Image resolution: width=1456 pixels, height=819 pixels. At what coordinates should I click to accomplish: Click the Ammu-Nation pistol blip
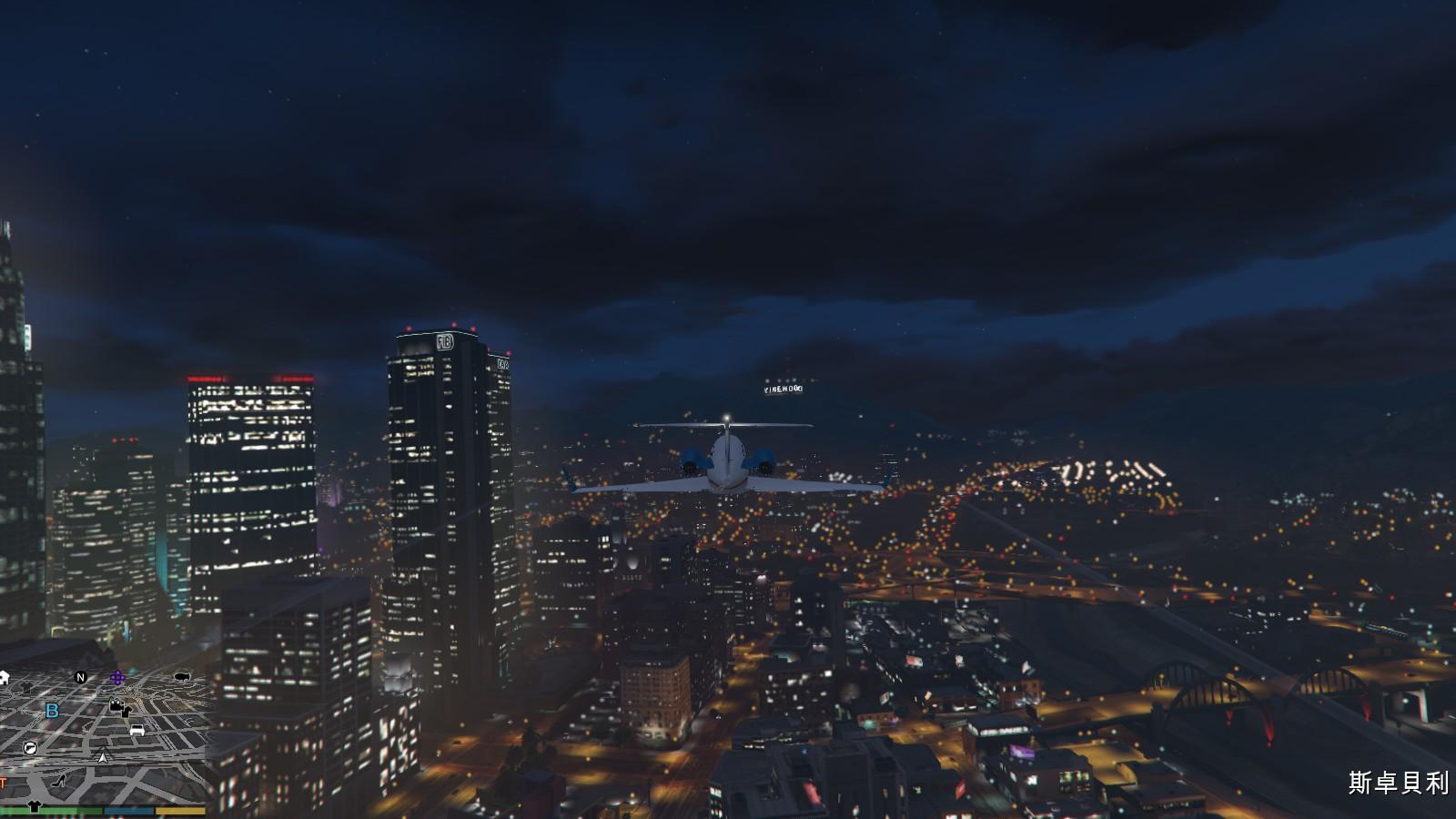point(30,748)
